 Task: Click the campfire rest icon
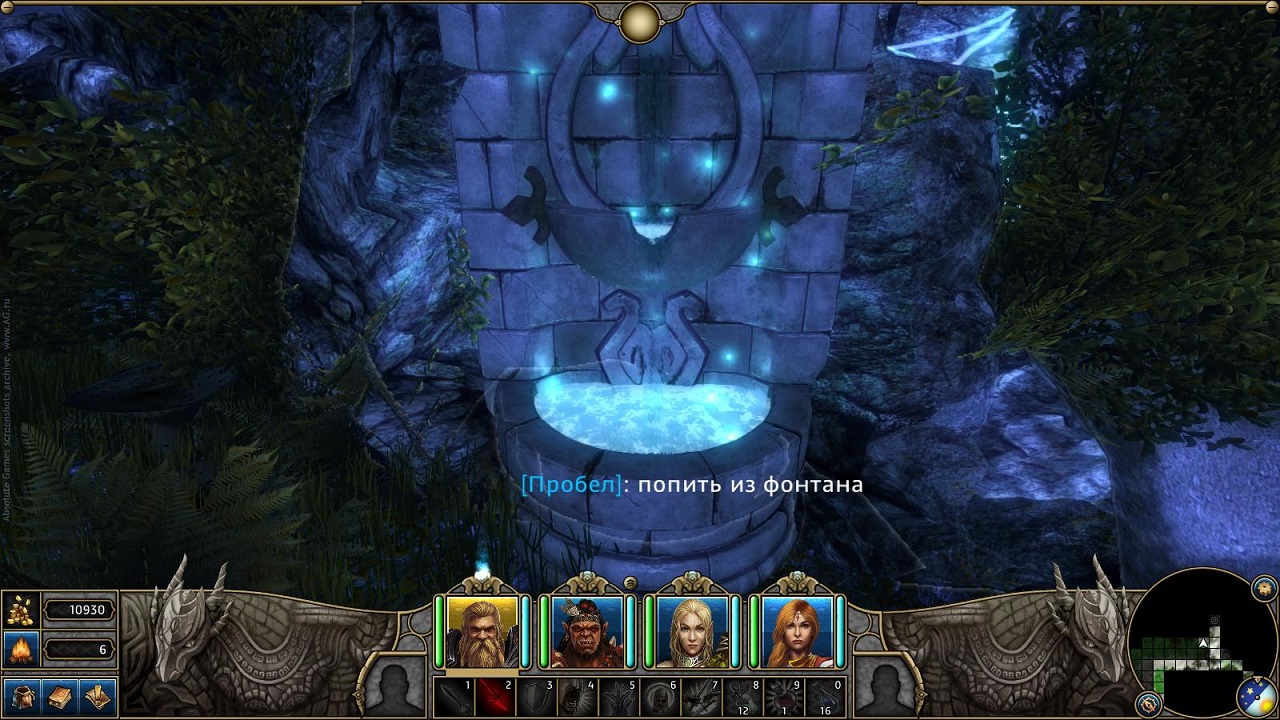(x=19, y=650)
